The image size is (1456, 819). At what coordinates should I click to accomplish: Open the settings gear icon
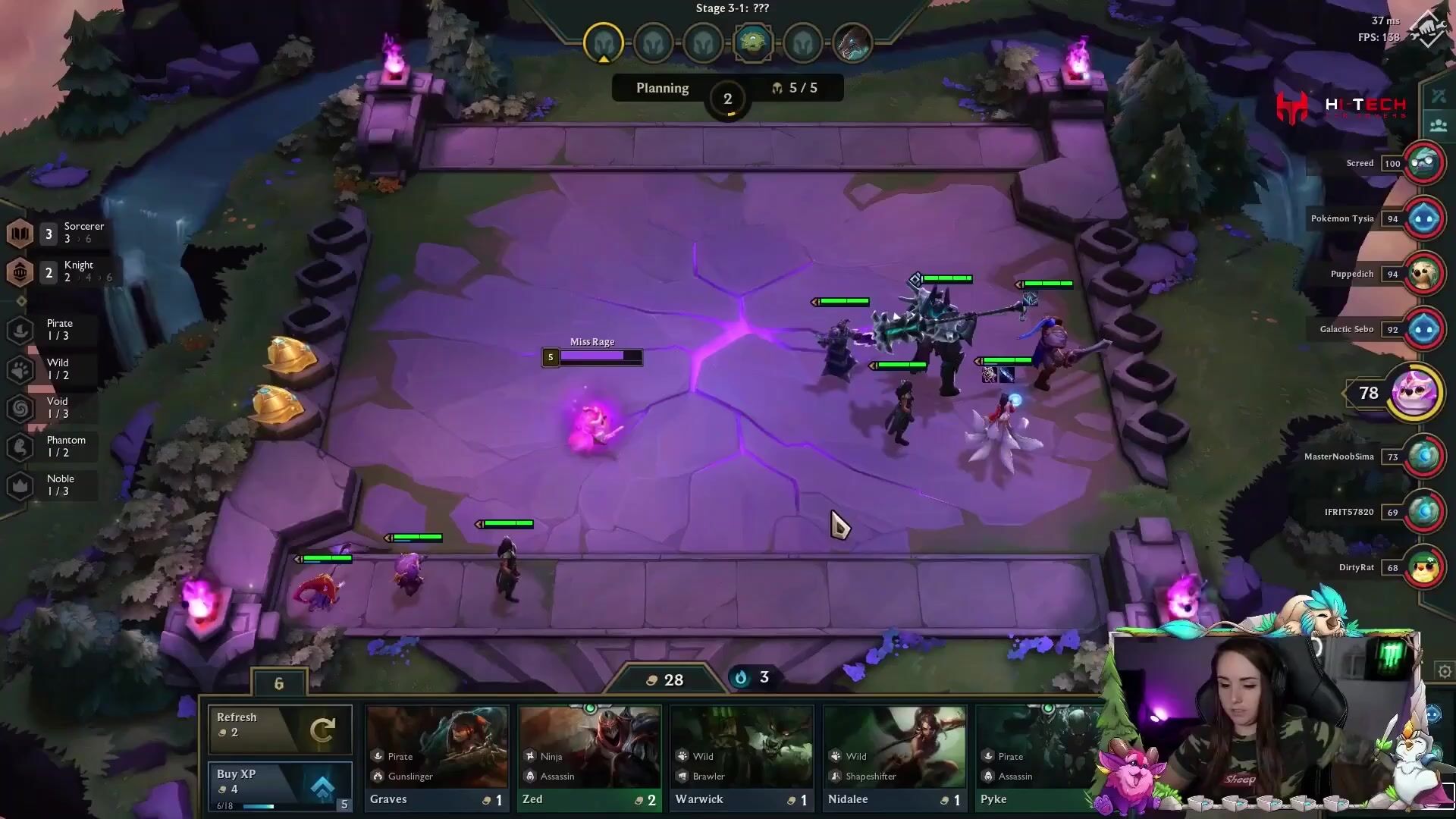click(1445, 672)
